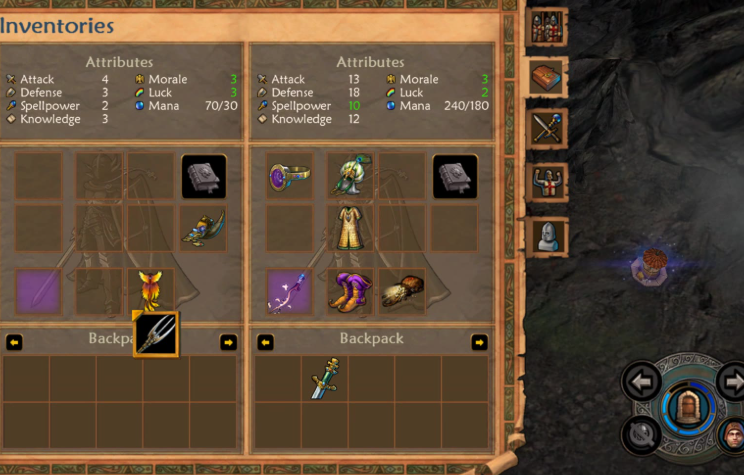This screenshot has width=744, height=475.
Task: Click the trident artifact icon
Action: point(156,334)
